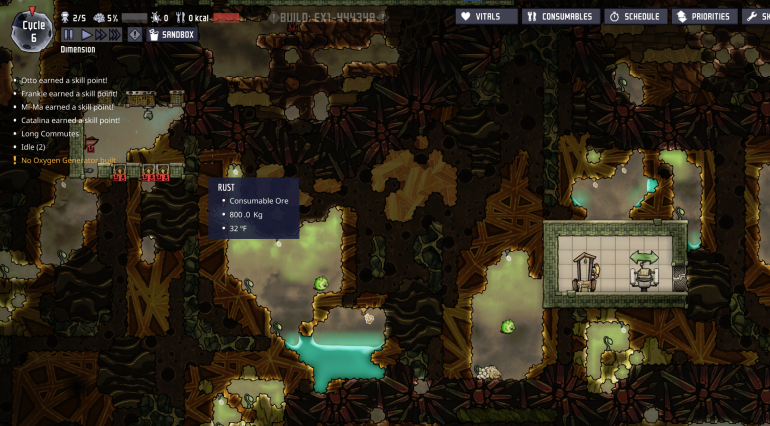Open the Skills panel with the wrench icon
The image size is (770, 426).
coord(756,16)
